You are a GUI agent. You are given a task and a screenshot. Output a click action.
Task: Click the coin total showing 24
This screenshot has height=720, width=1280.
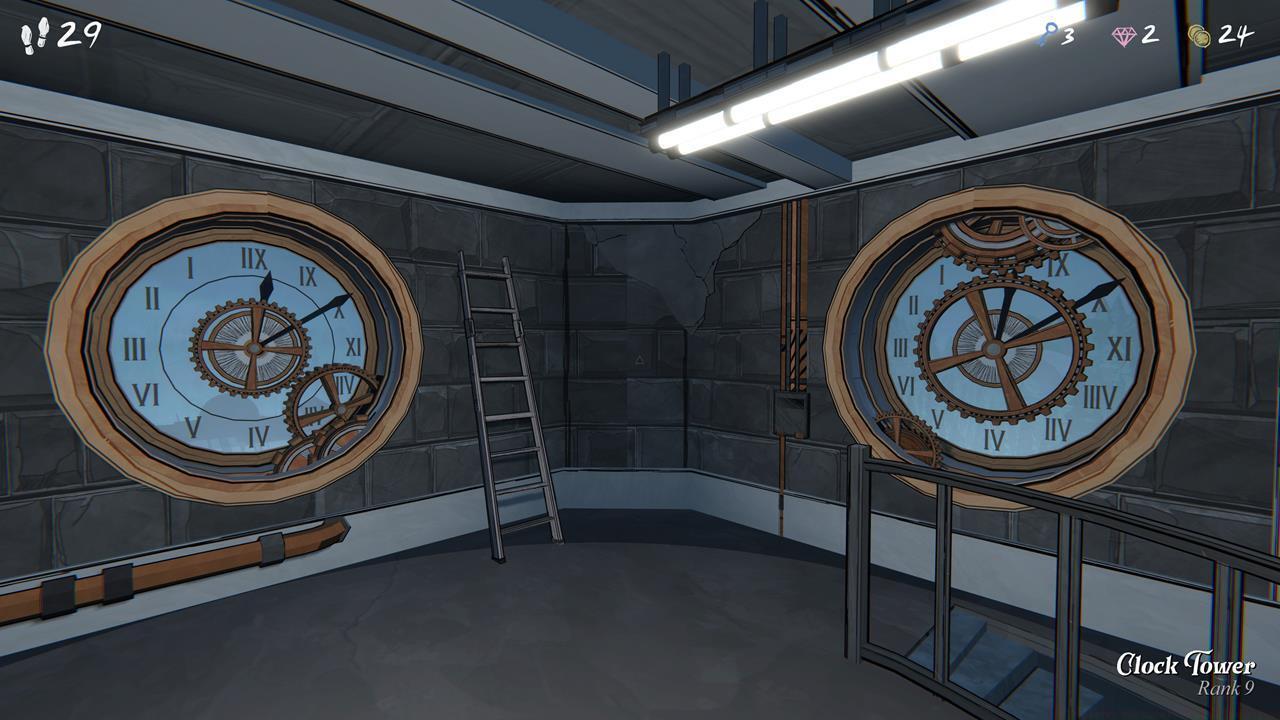click(x=1235, y=37)
